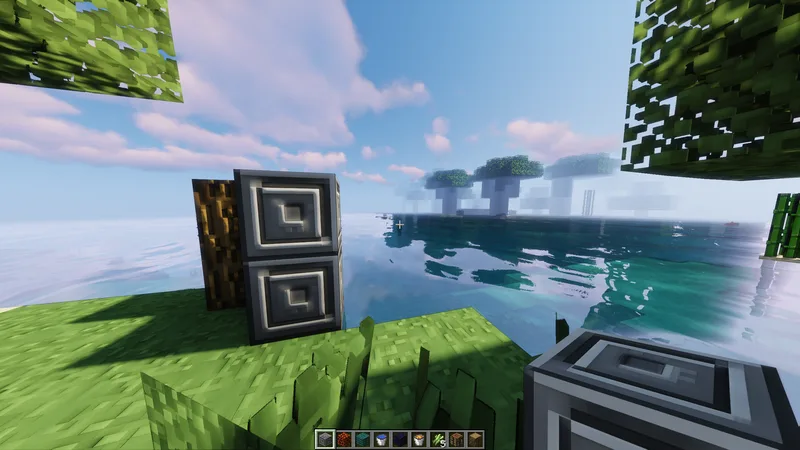Select the water bucket slot

coord(381,439)
